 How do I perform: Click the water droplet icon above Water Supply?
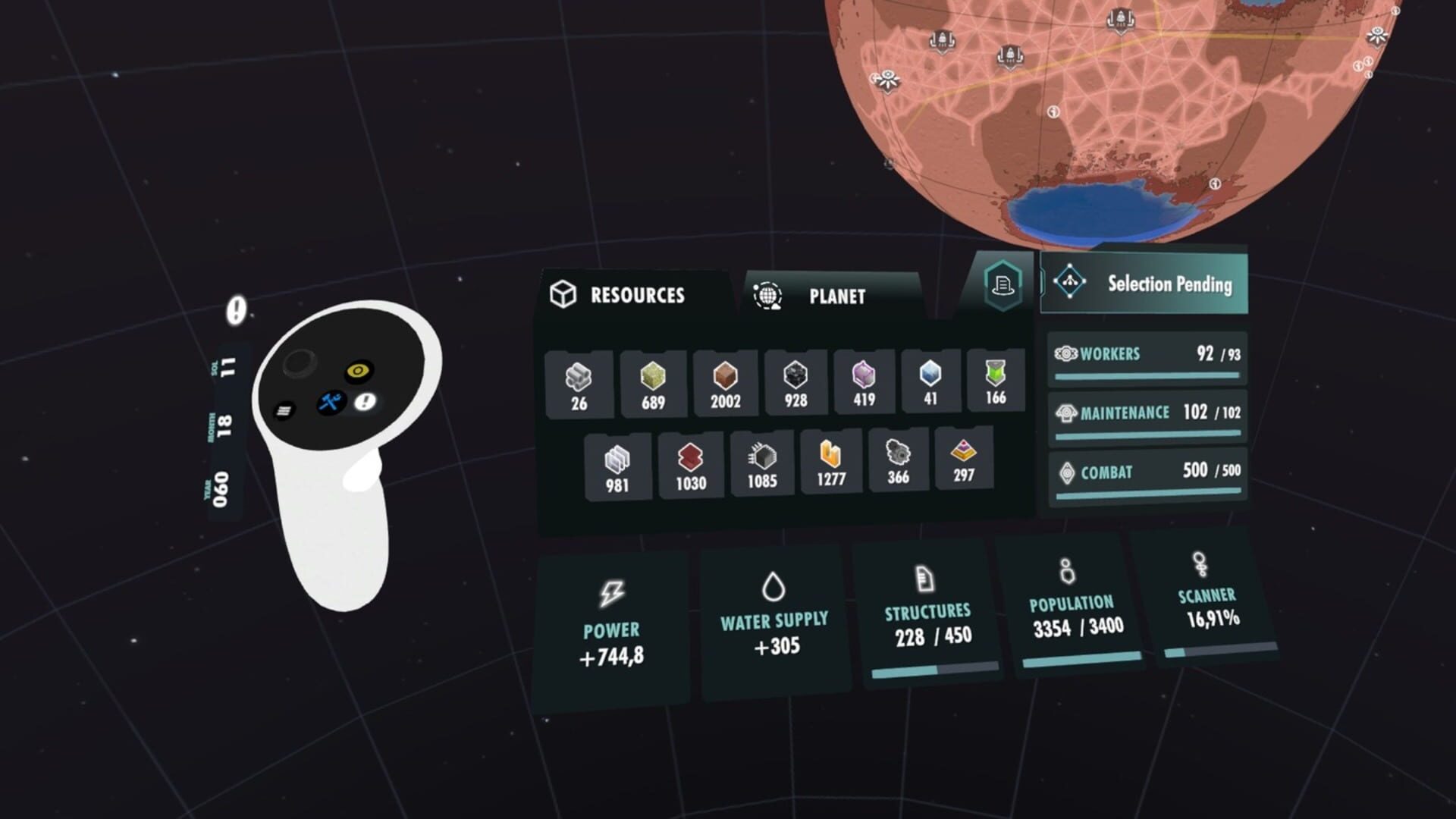(x=773, y=585)
